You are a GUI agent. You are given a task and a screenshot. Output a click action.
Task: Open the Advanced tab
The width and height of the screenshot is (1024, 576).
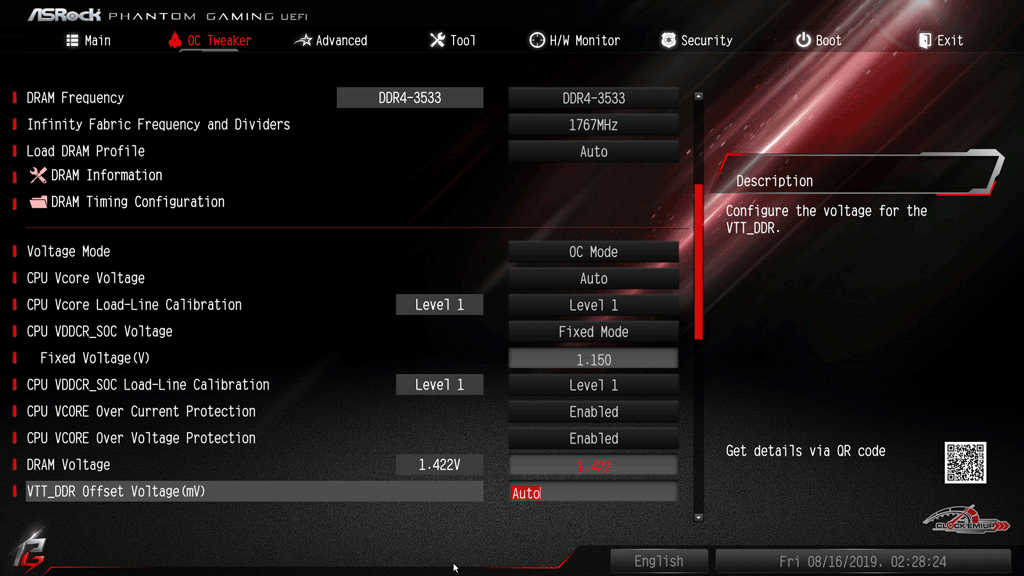(x=331, y=41)
